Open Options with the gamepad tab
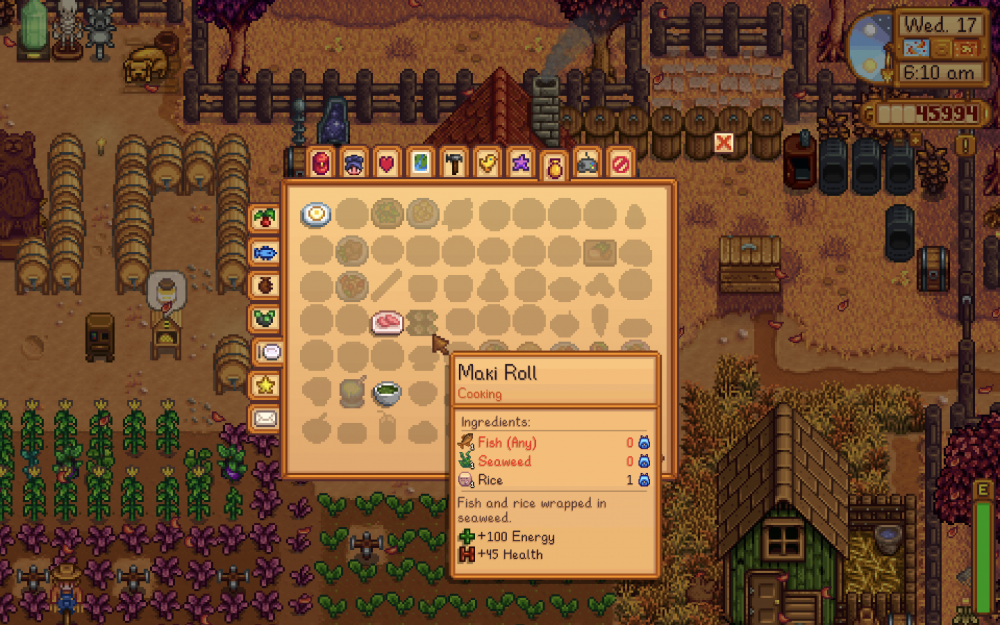The height and width of the screenshot is (625, 1000). pos(587,164)
